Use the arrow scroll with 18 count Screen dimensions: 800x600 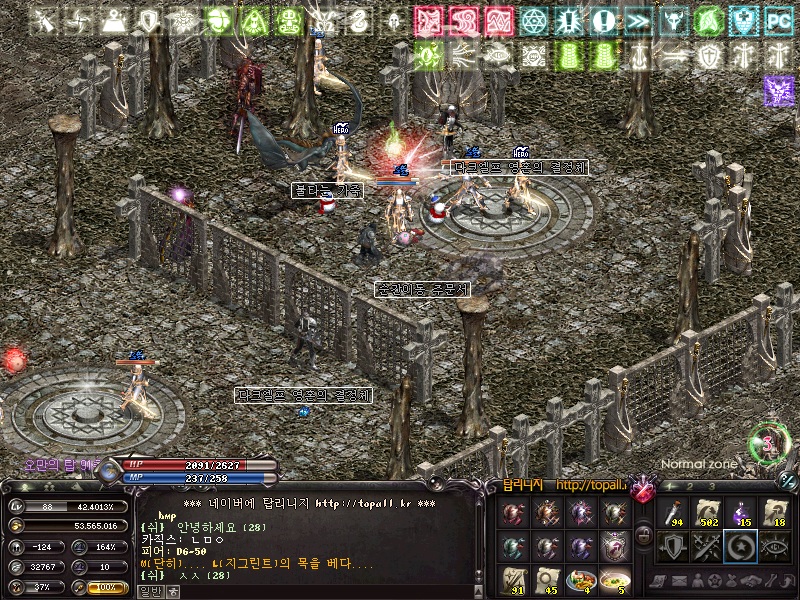775,514
